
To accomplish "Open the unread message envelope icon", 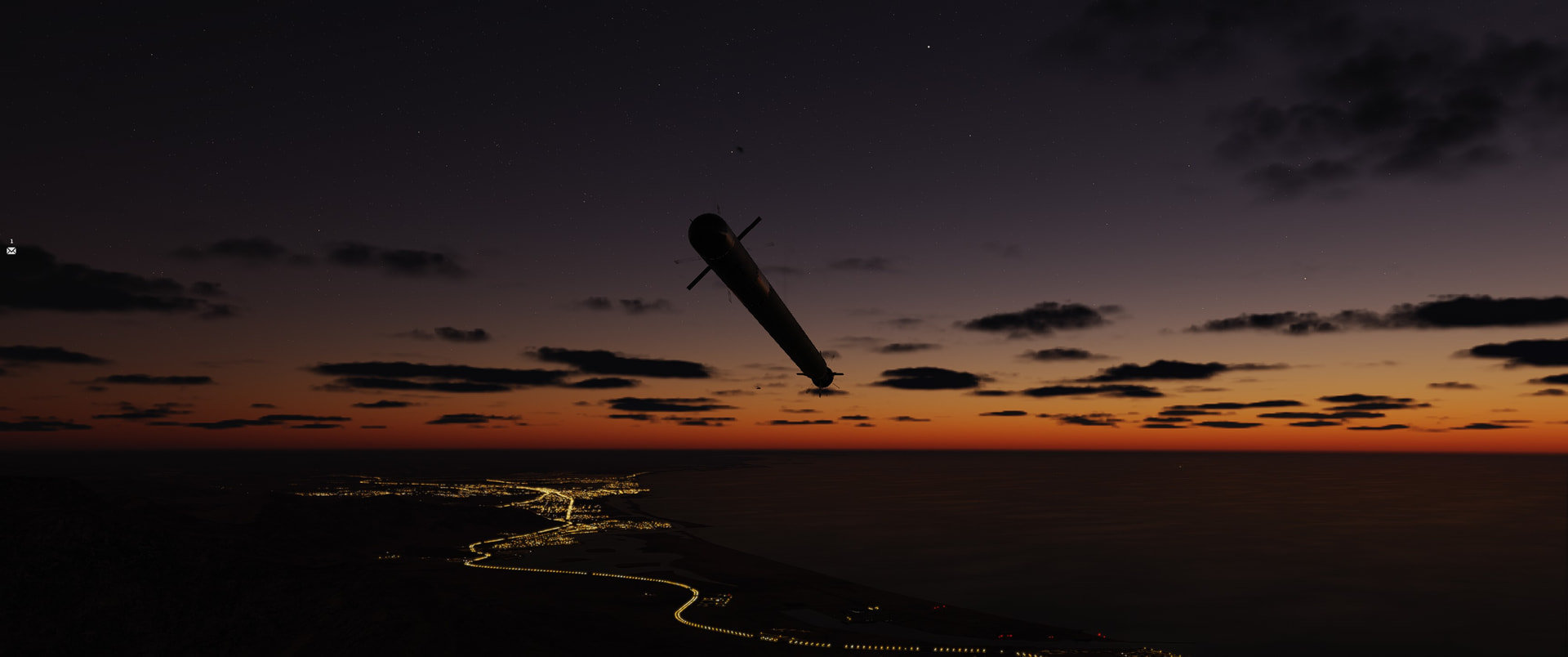I will (x=11, y=251).
